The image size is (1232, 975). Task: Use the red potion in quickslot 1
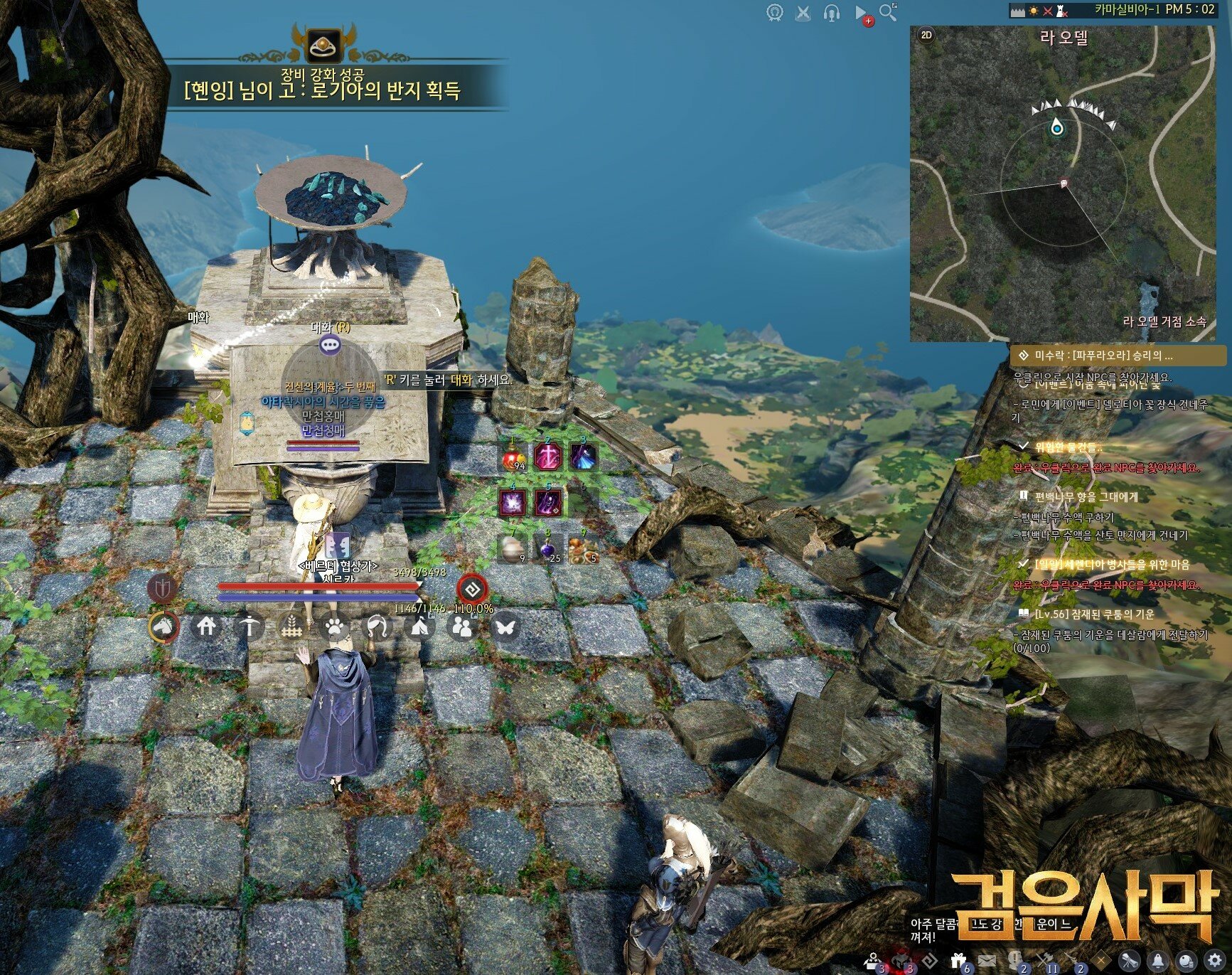tap(513, 458)
